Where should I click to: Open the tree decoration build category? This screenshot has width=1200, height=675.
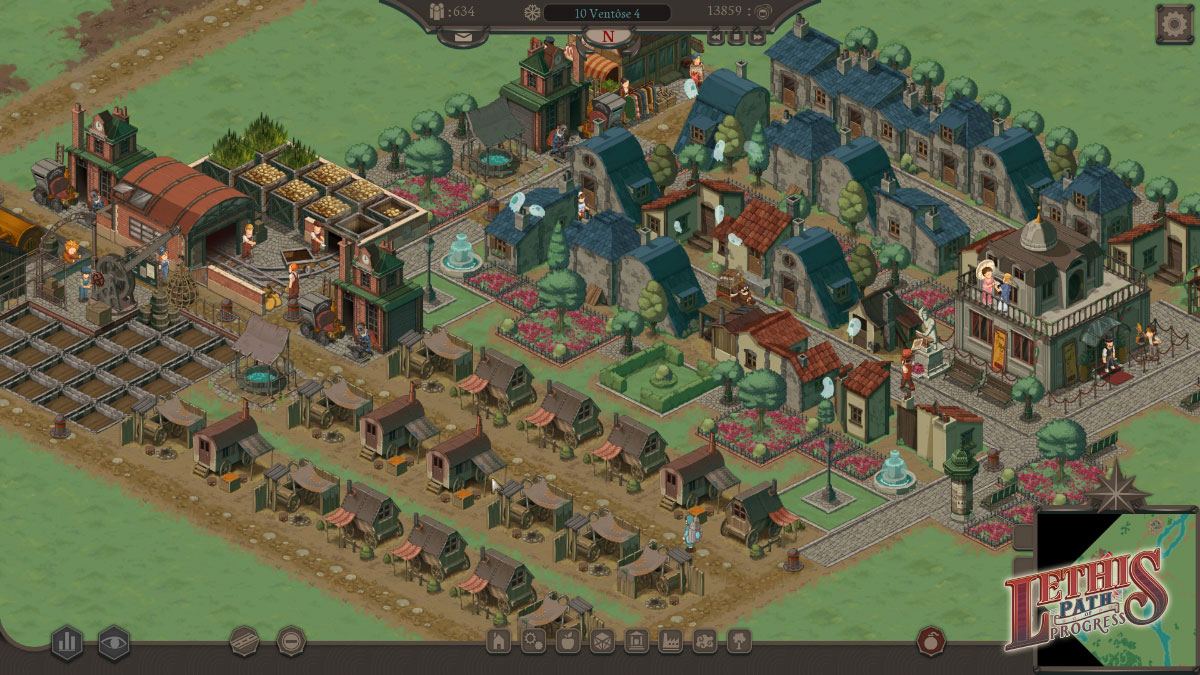tap(739, 641)
